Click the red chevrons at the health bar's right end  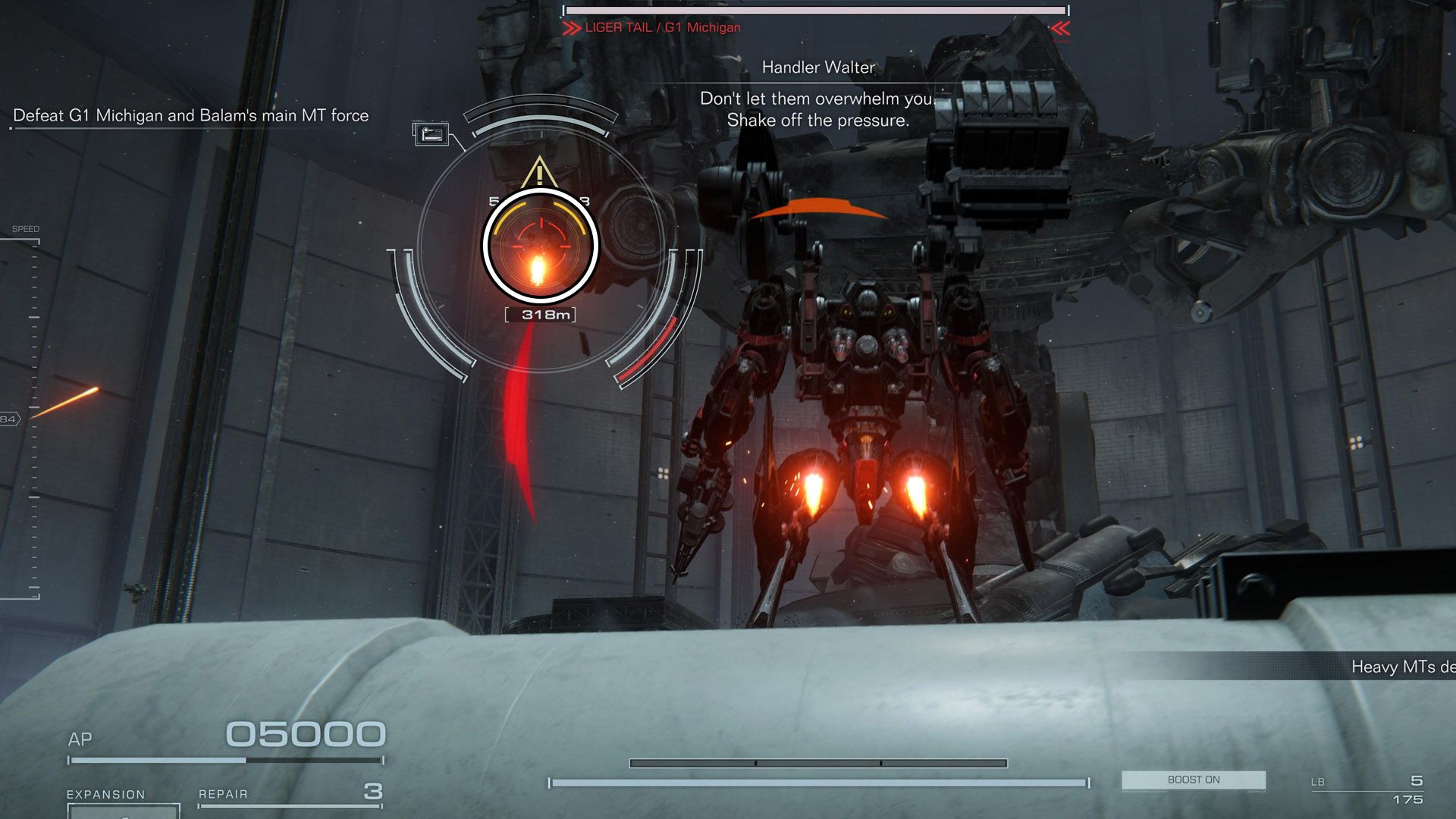1061,28
